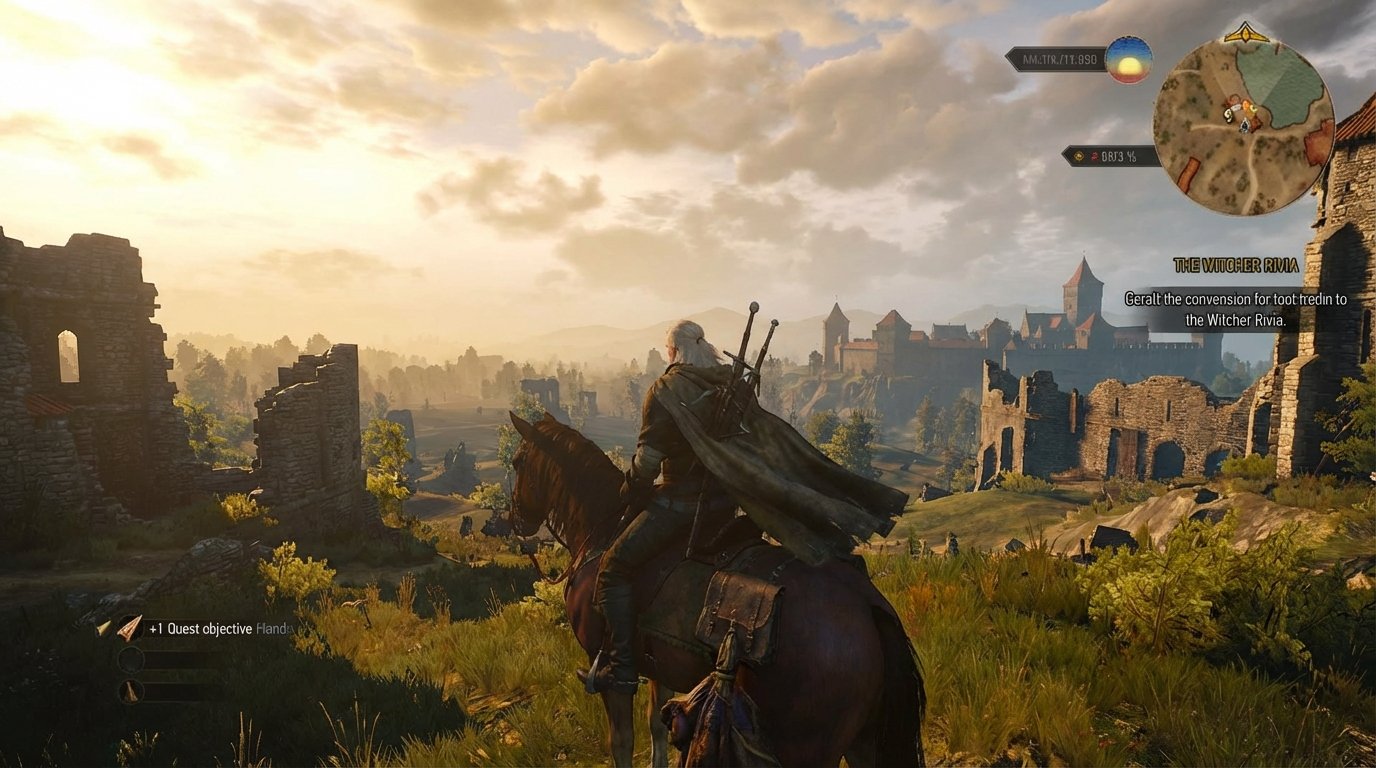Click the red marker icon beside OBJ3

coord(1095,156)
